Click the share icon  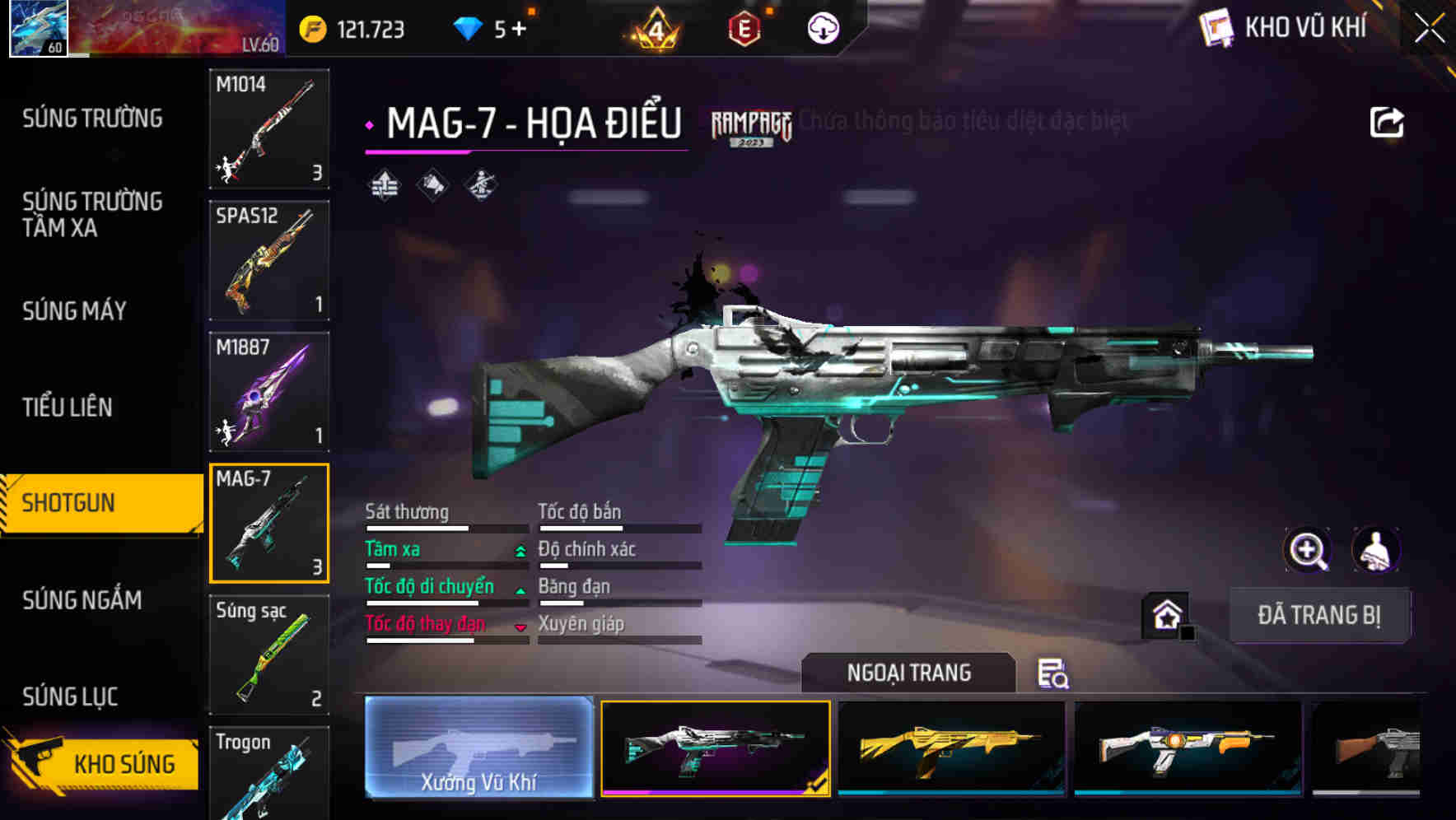tap(1386, 123)
